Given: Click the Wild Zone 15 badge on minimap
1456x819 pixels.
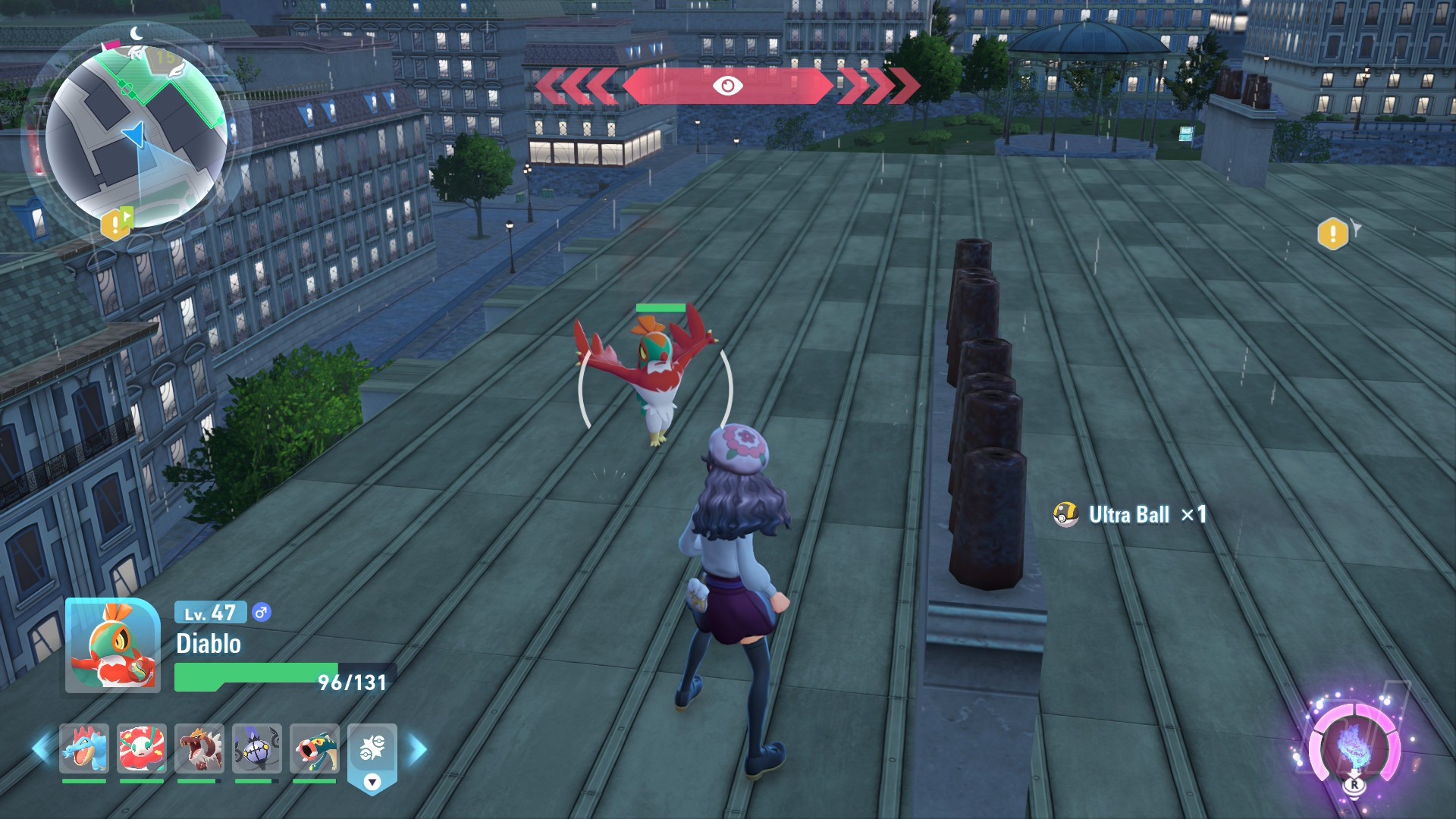Looking at the screenshot, I should 165,58.
